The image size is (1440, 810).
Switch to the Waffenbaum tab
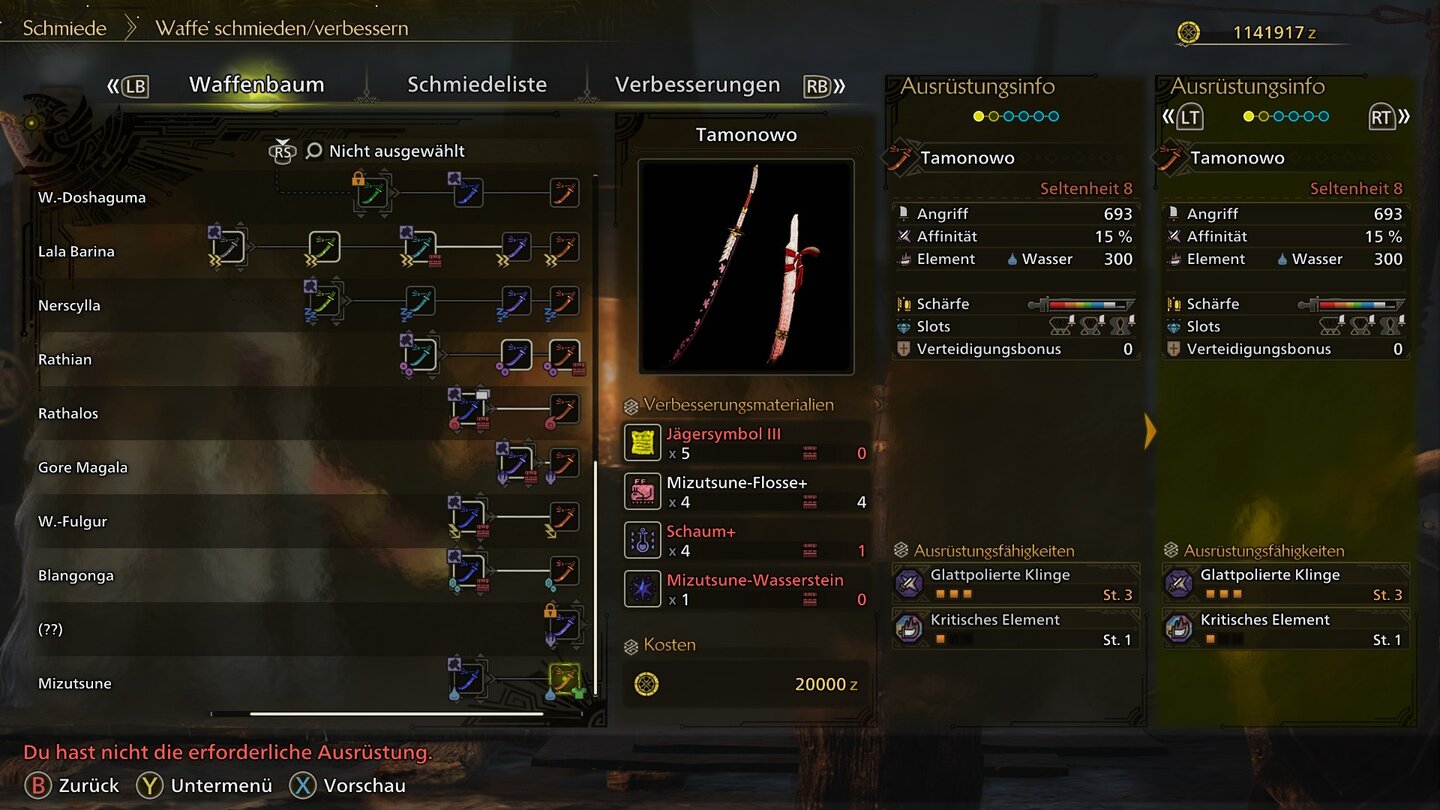pos(256,85)
